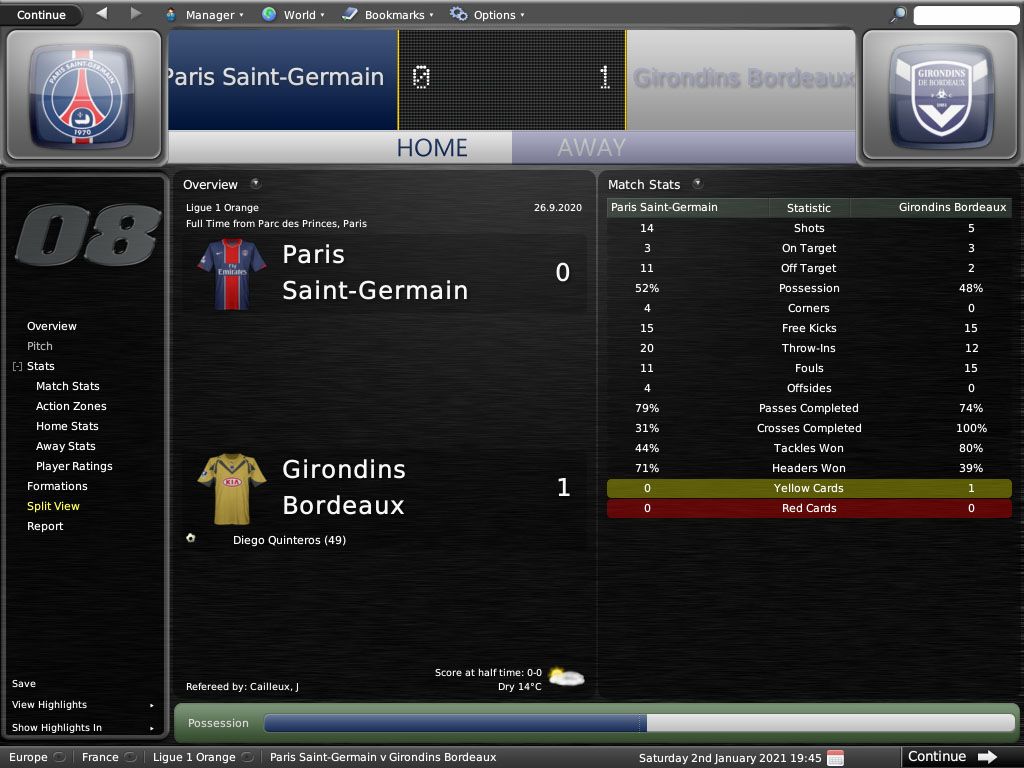This screenshot has height=768, width=1024.
Task: Open Action Zones view
Action: coord(71,406)
